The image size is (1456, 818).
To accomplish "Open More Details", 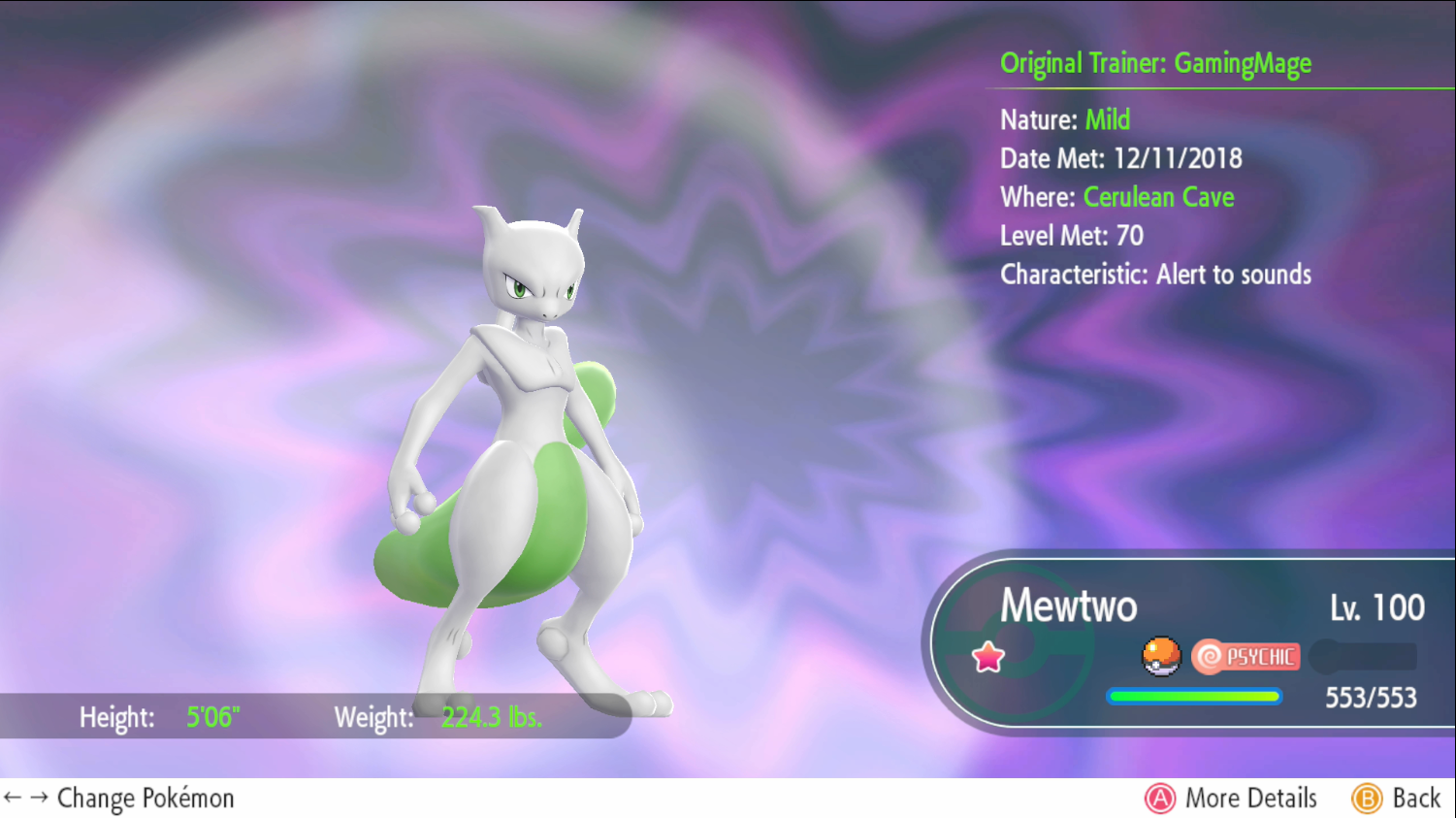I will [1230, 798].
